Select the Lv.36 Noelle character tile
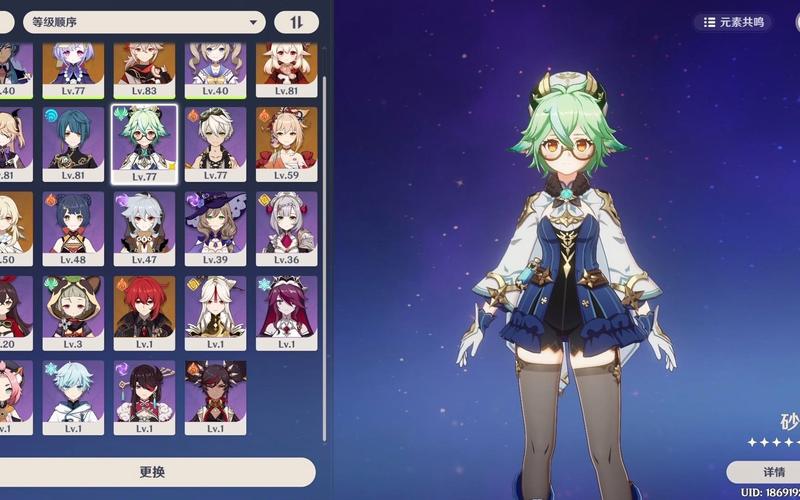 tap(287, 229)
